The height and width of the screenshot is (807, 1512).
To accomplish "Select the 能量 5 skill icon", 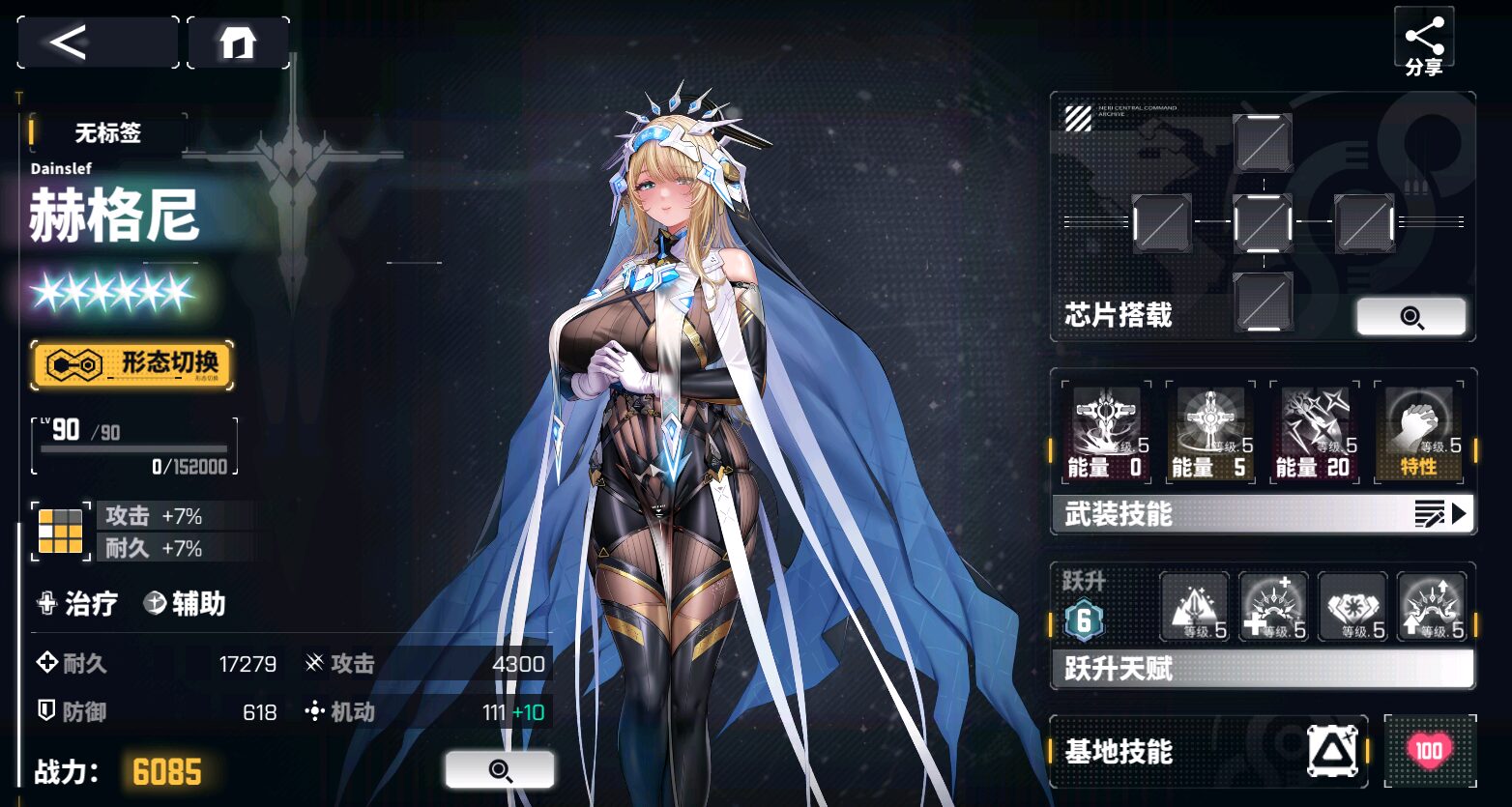I will [1210, 432].
